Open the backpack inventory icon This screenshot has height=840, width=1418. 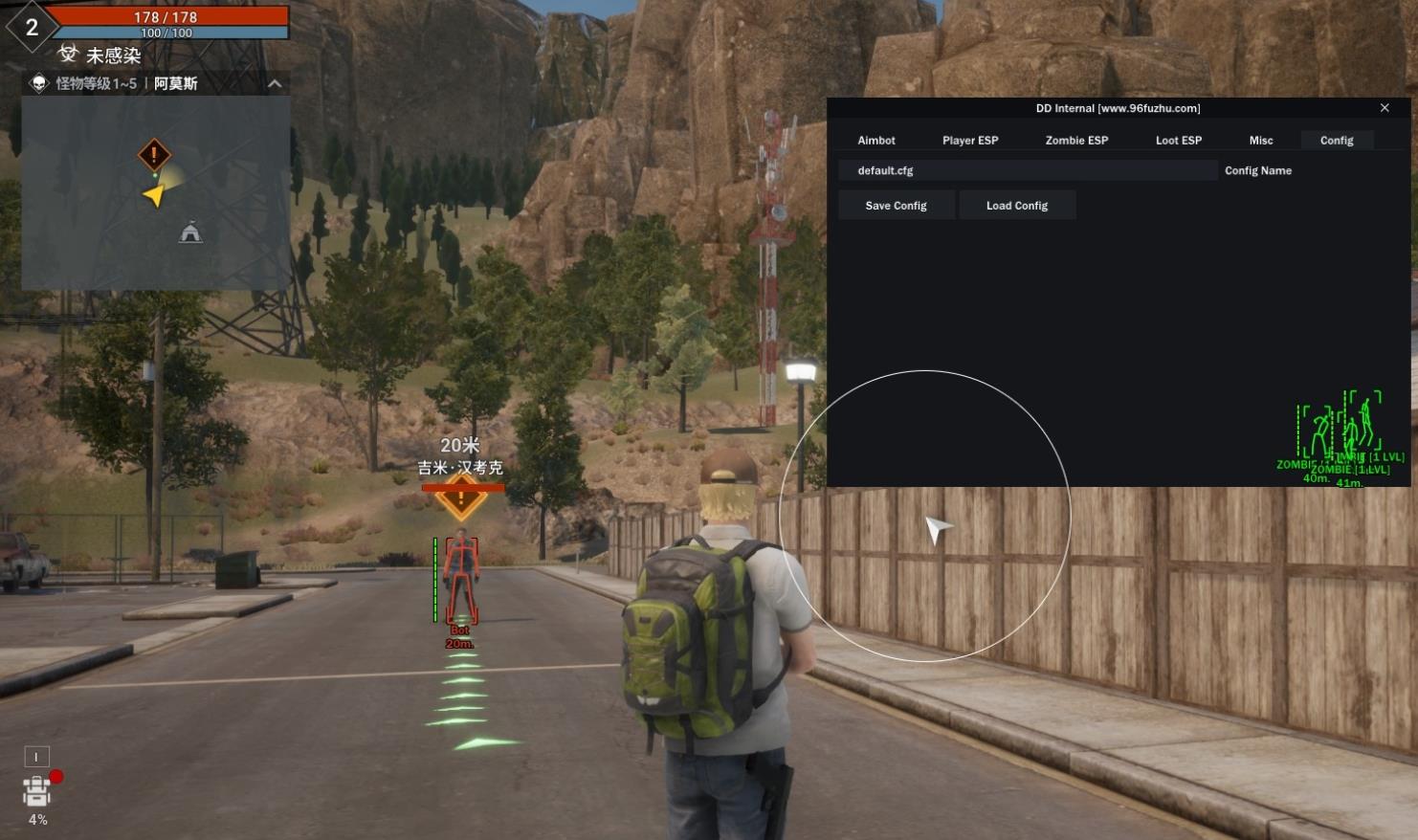pyautogui.click(x=37, y=791)
